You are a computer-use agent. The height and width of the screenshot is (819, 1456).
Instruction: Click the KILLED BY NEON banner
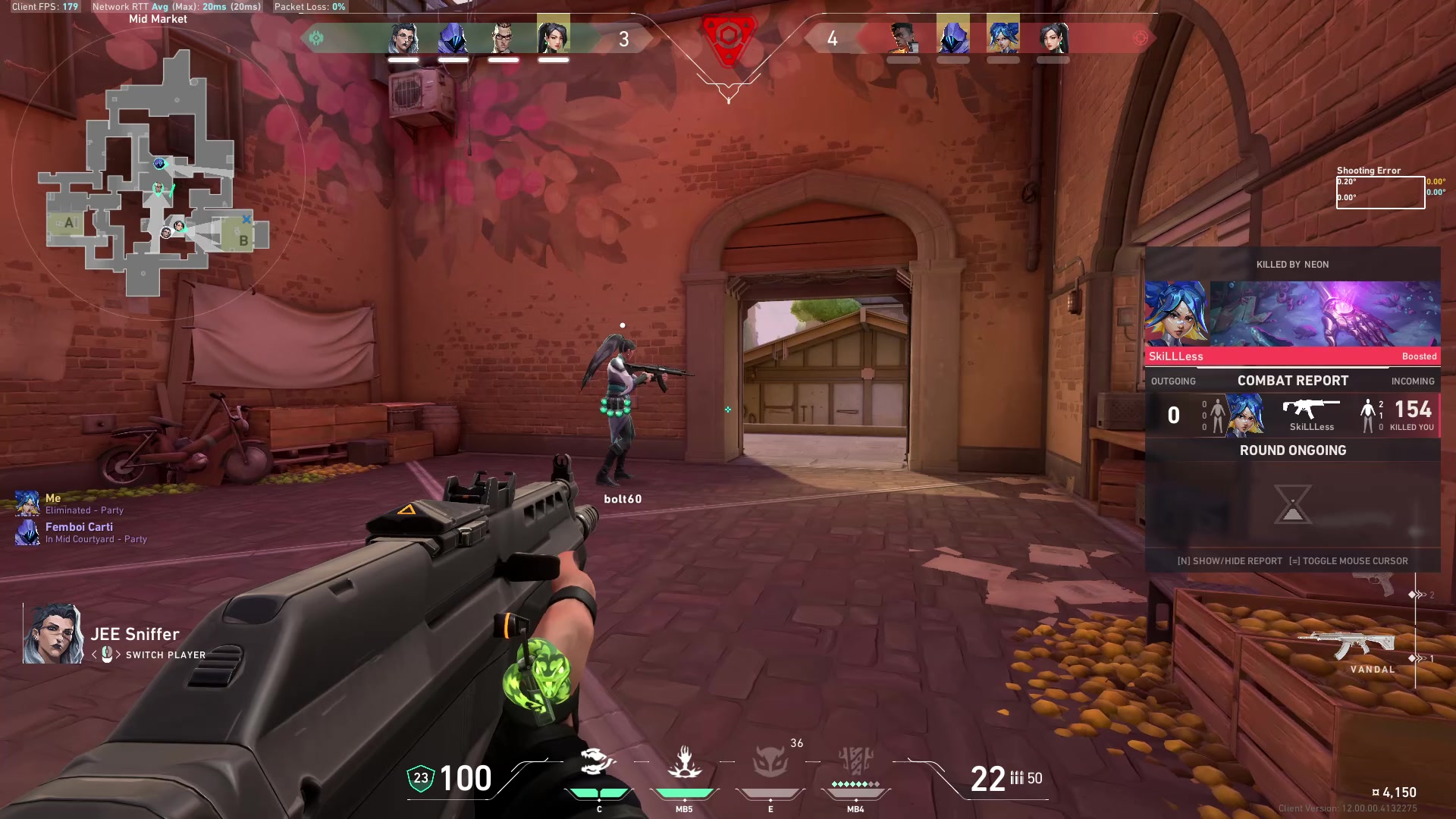point(1292,264)
